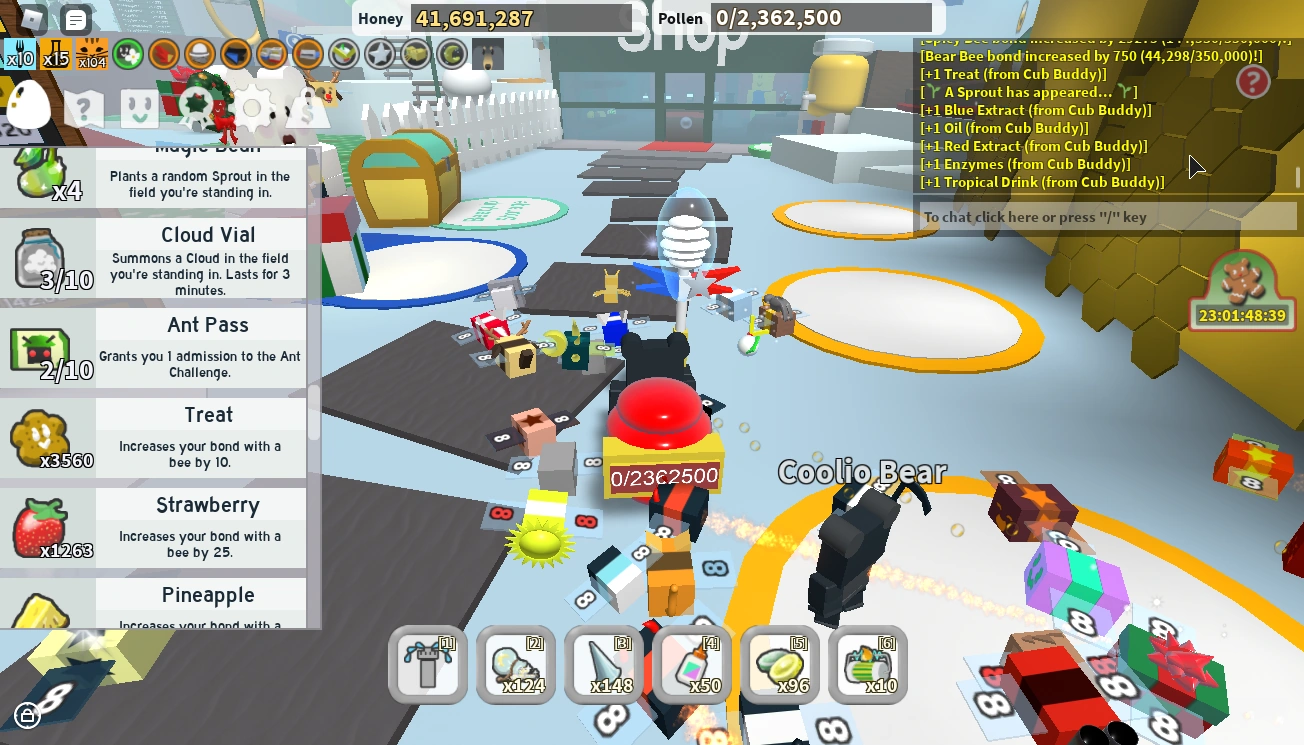Click the Field Dice in hotbar slot 6
This screenshot has width=1304, height=745.
pos(867,664)
